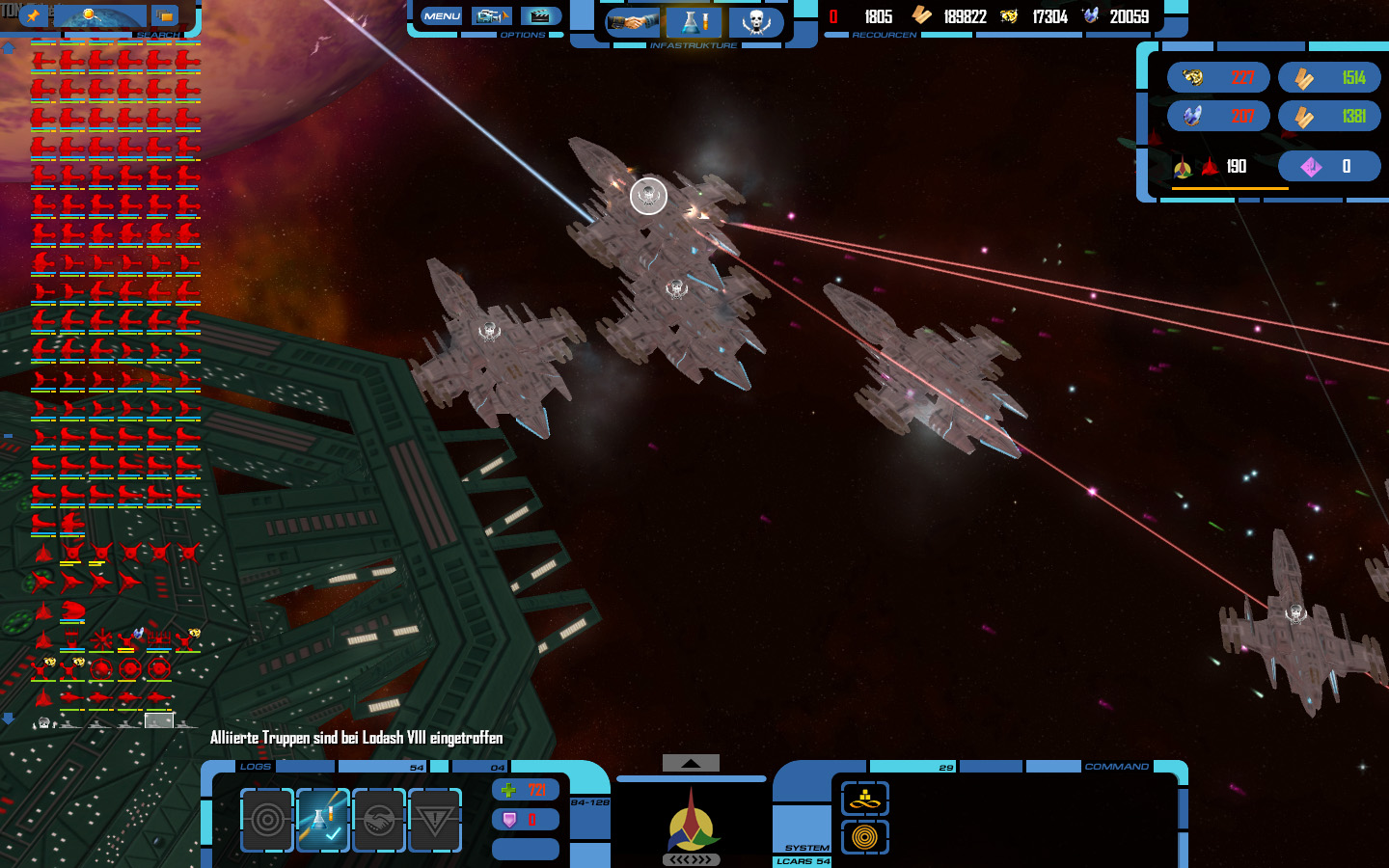Click the camera options icon
This screenshot has width=1389, height=868.
pyautogui.click(x=491, y=16)
